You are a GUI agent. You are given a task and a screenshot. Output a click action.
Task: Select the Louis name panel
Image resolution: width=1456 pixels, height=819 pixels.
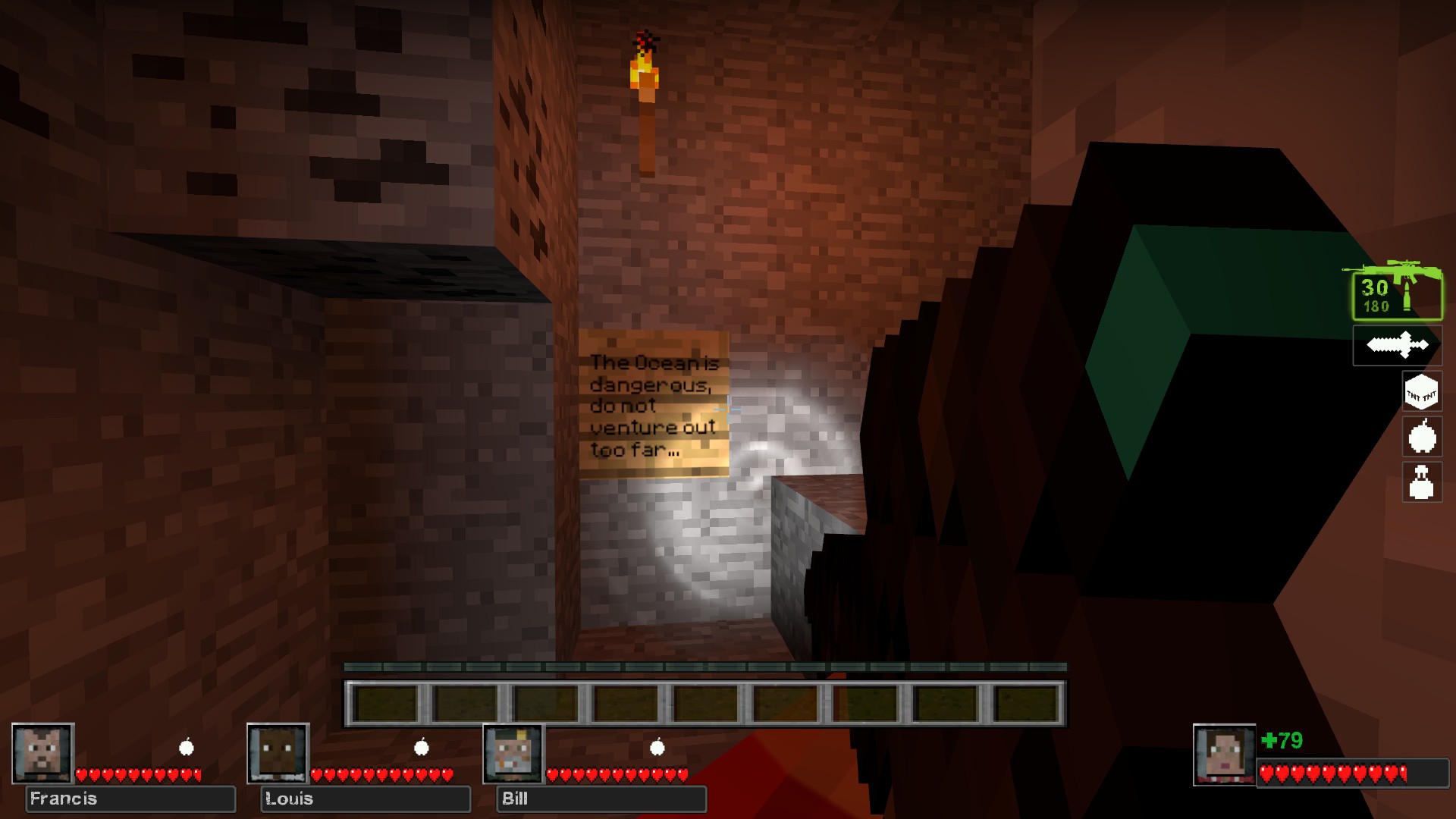pos(366,799)
